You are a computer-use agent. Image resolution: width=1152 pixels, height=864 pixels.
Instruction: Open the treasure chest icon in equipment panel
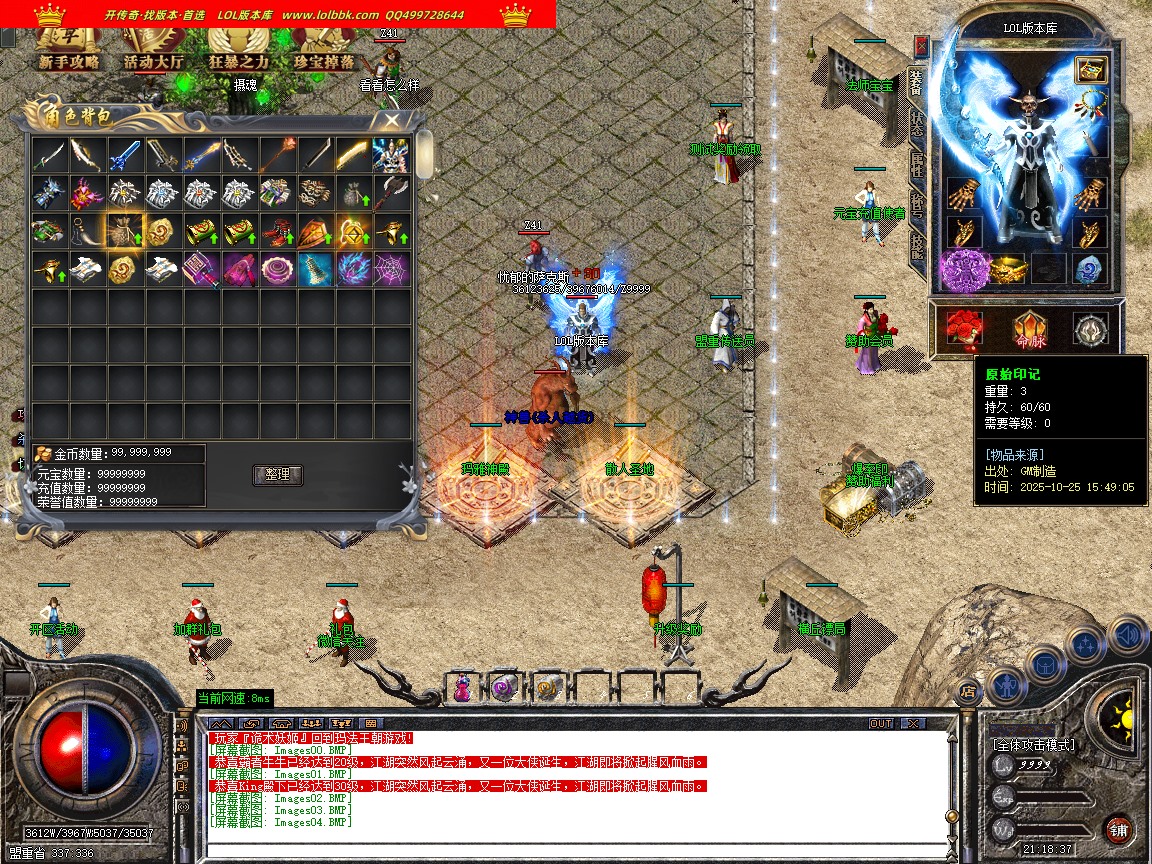point(1090,69)
